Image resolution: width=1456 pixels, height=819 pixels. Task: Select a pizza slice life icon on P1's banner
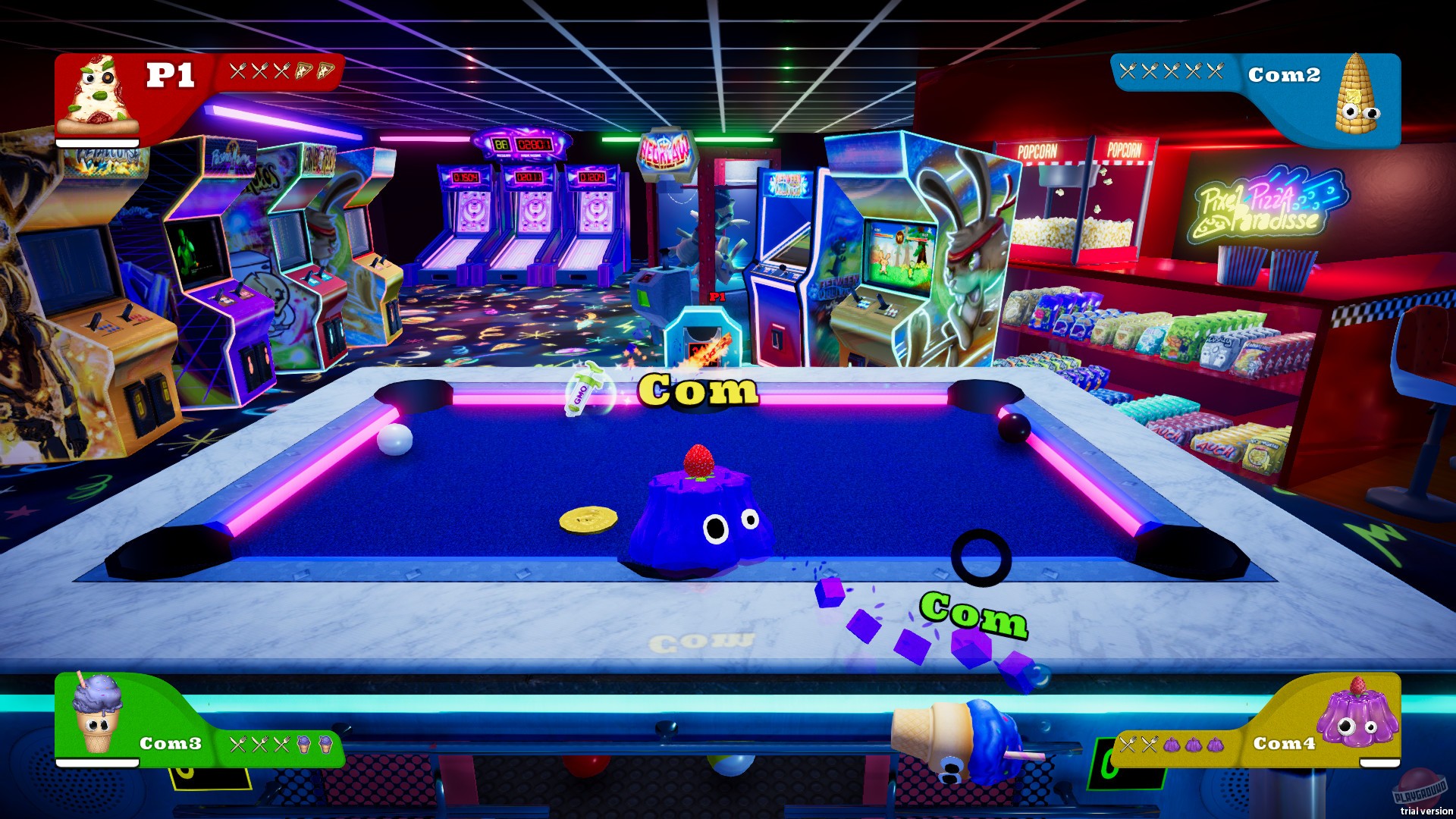click(x=303, y=72)
